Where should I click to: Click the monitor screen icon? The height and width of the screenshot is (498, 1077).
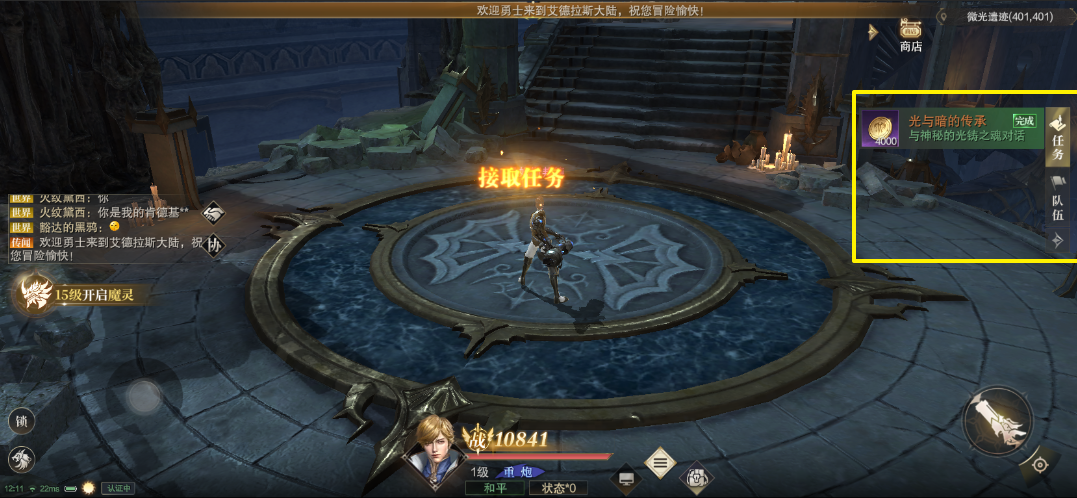click(626, 479)
